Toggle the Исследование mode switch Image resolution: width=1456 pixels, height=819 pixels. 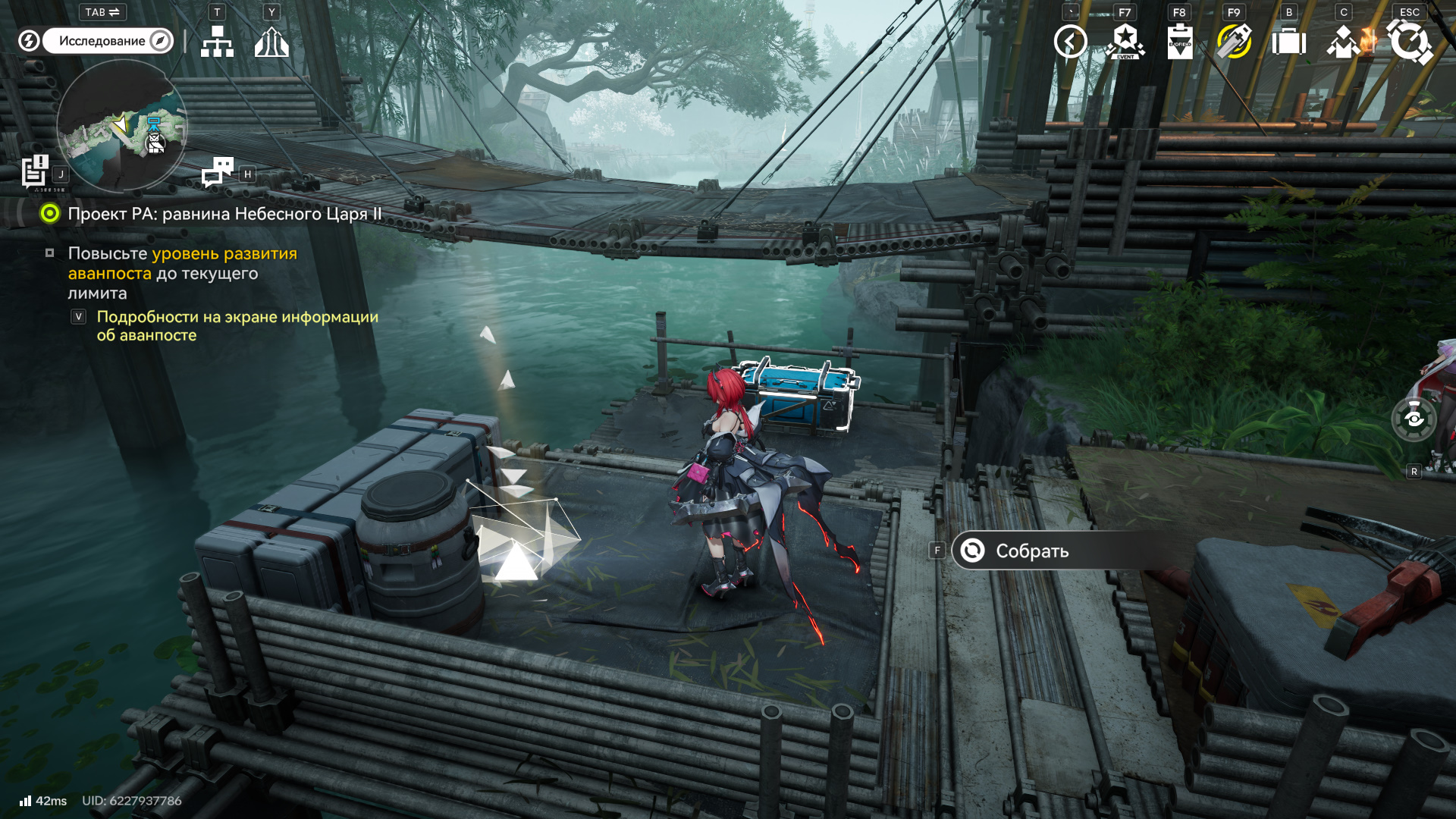pyautogui.click(x=108, y=41)
